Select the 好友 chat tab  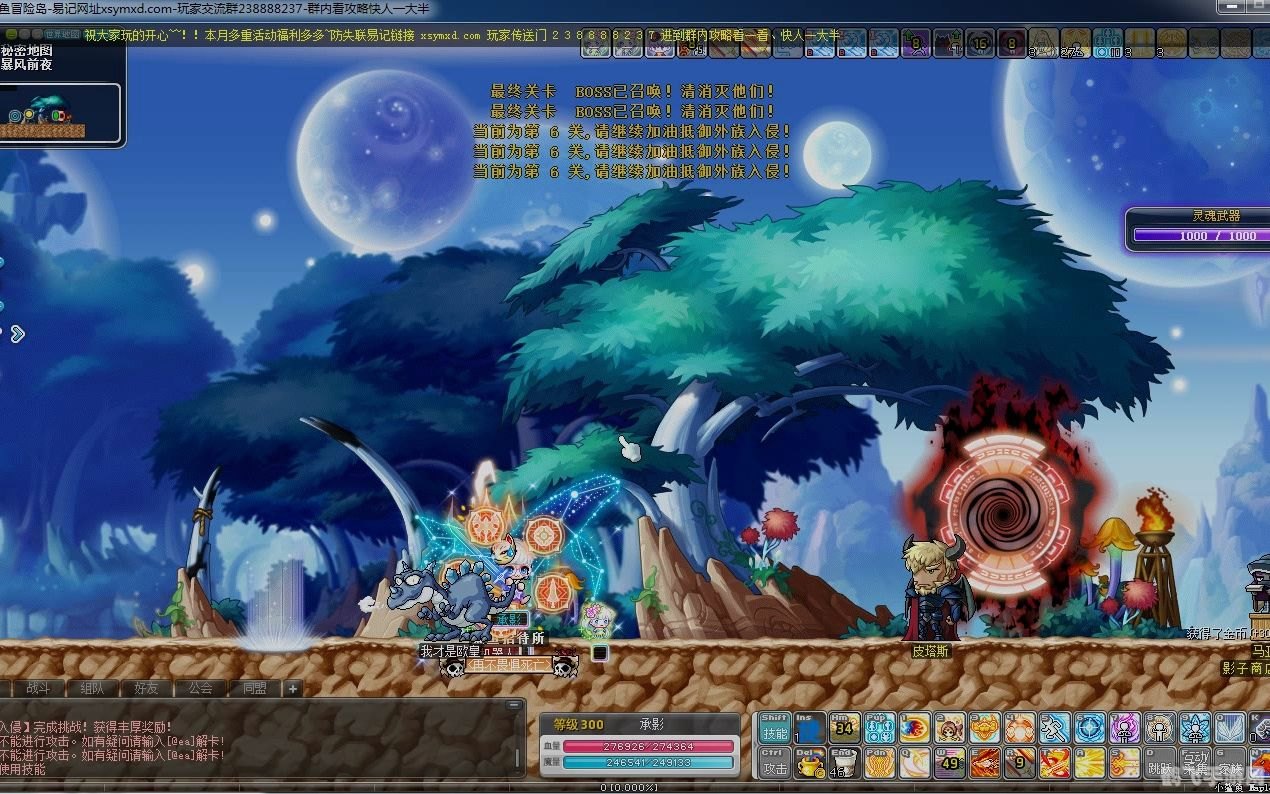click(x=146, y=688)
